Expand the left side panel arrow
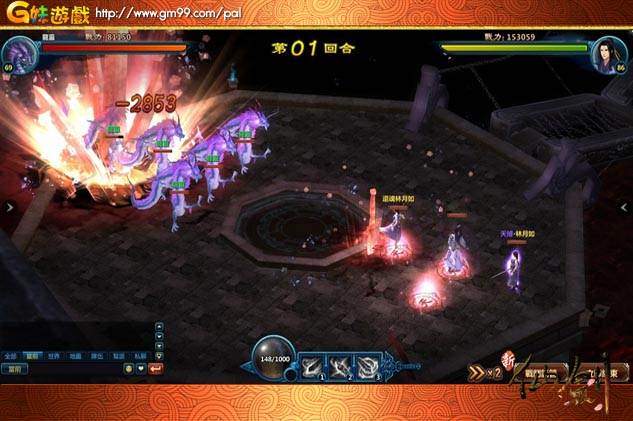The image size is (633, 421). point(5,207)
